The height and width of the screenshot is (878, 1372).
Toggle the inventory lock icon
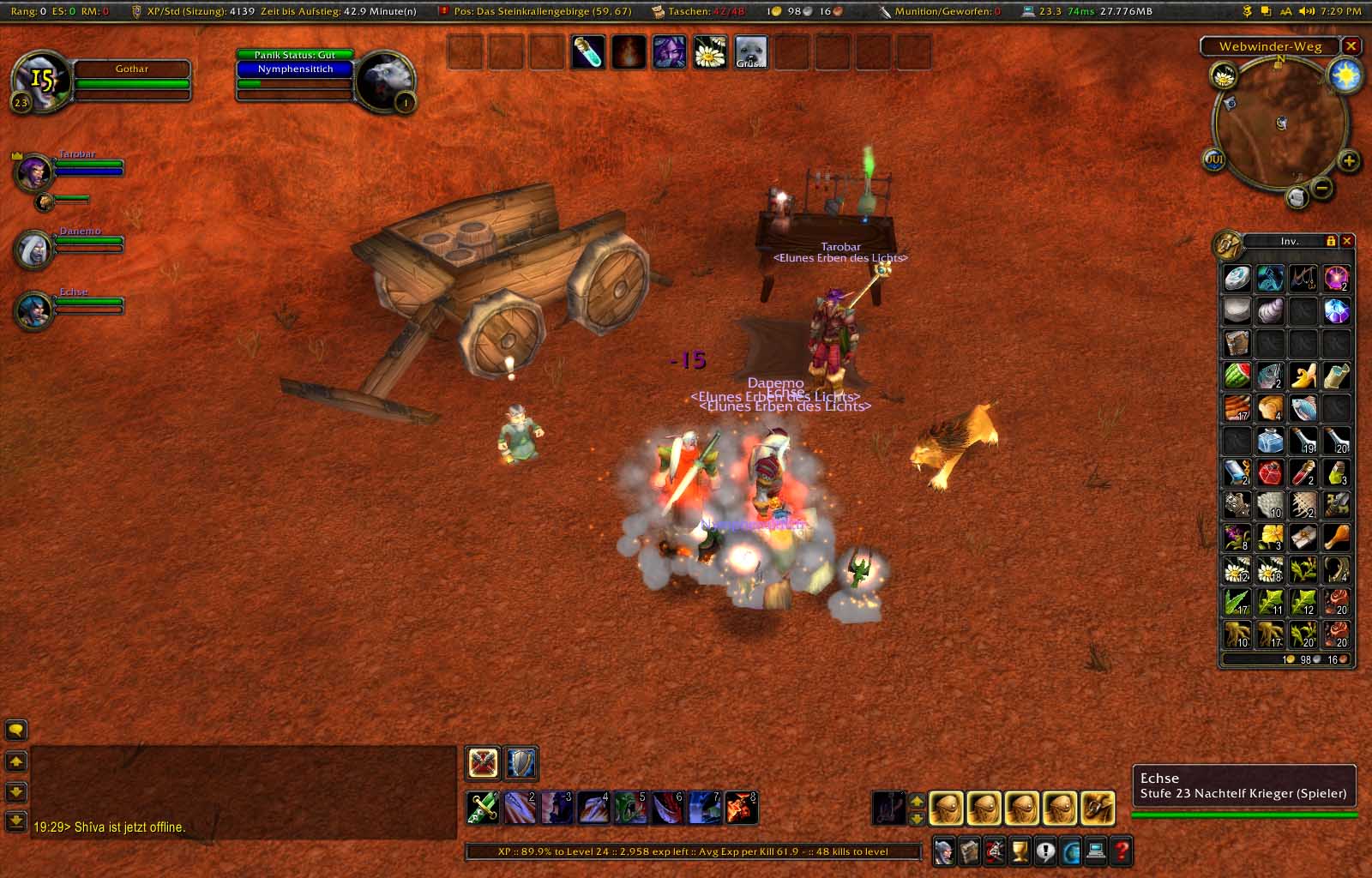1331,242
